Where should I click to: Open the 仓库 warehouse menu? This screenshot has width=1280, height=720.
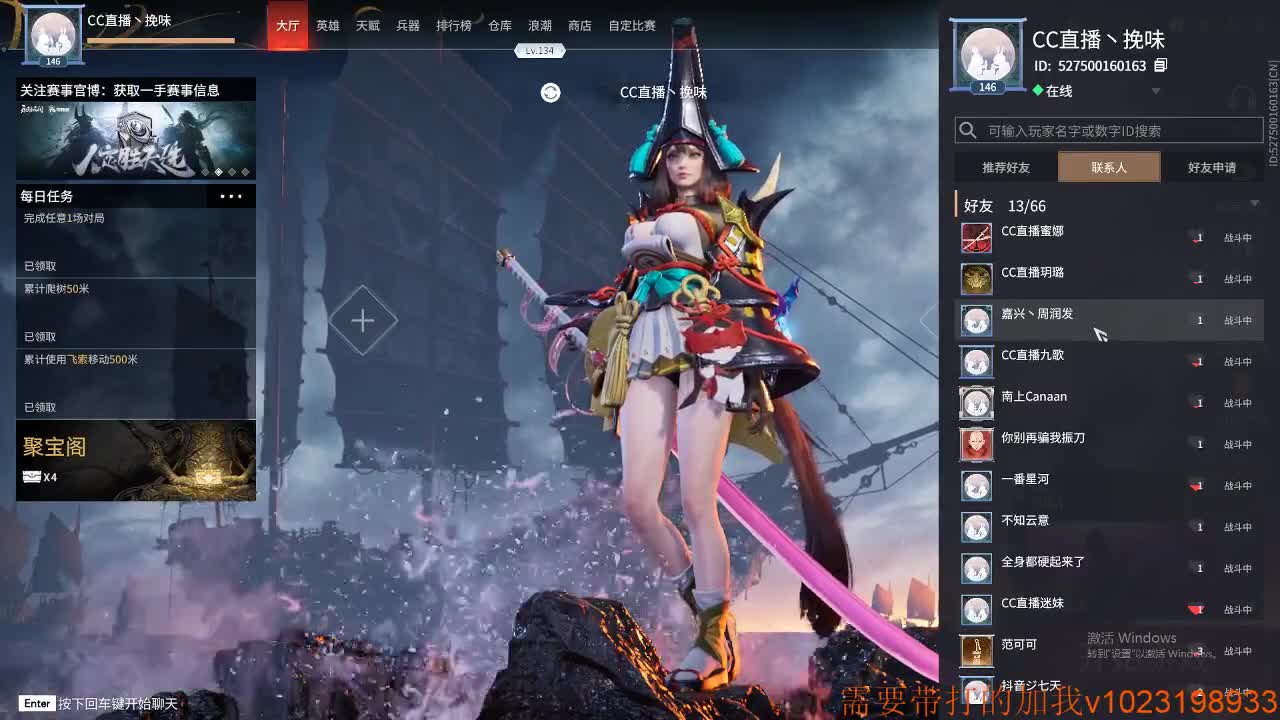(499, 26)
